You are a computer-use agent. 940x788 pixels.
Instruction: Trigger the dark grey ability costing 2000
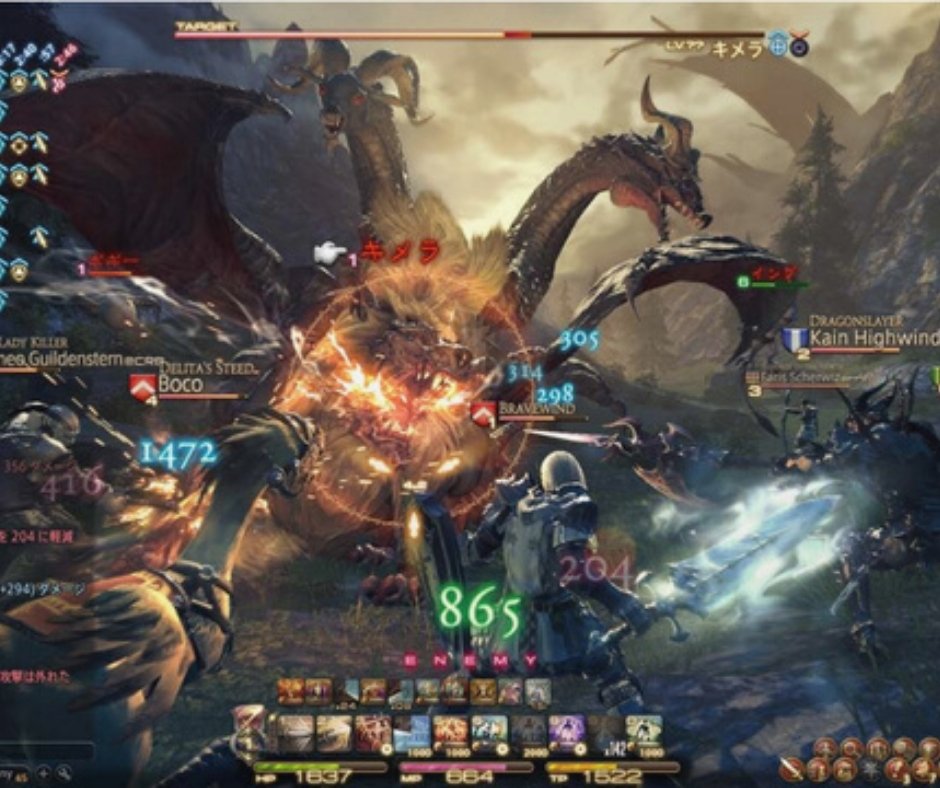(x=528, y=733)
